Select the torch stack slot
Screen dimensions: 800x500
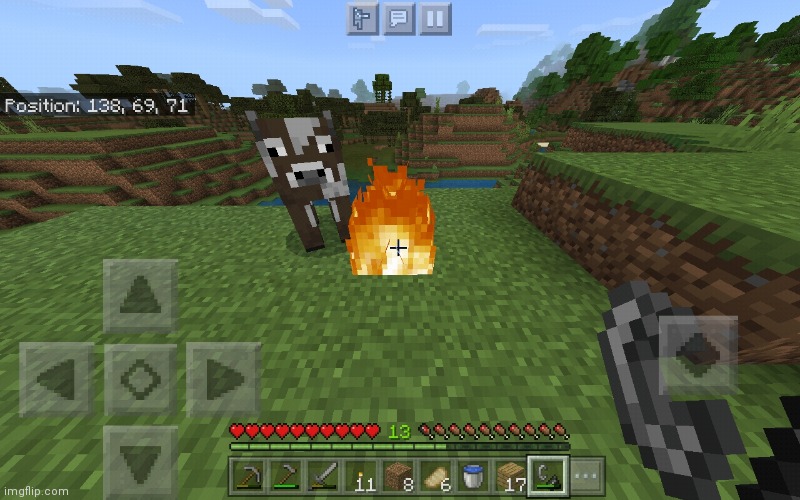click(x=364, y=475)
